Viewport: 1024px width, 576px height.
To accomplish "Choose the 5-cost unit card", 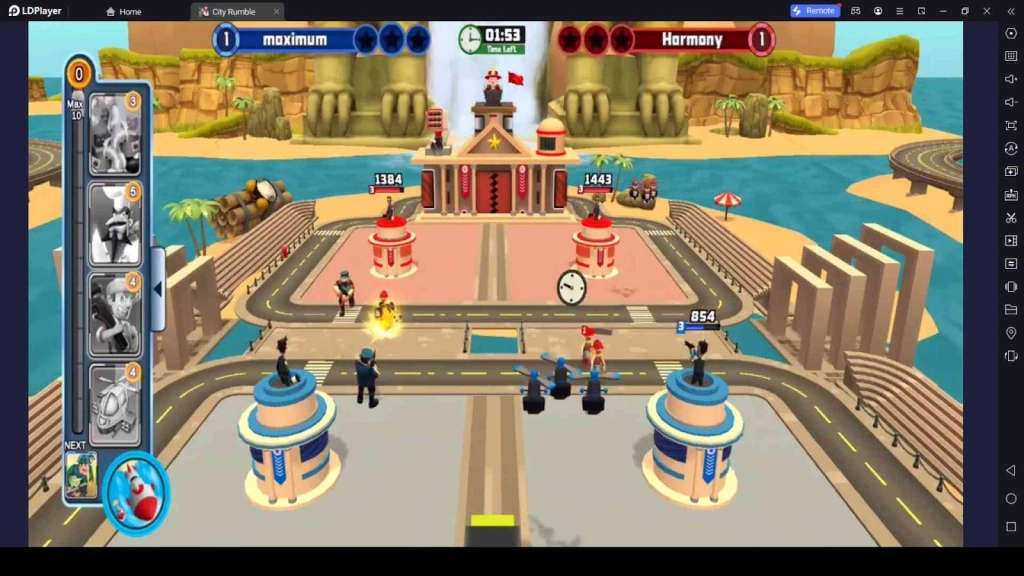I will [115, 223].
